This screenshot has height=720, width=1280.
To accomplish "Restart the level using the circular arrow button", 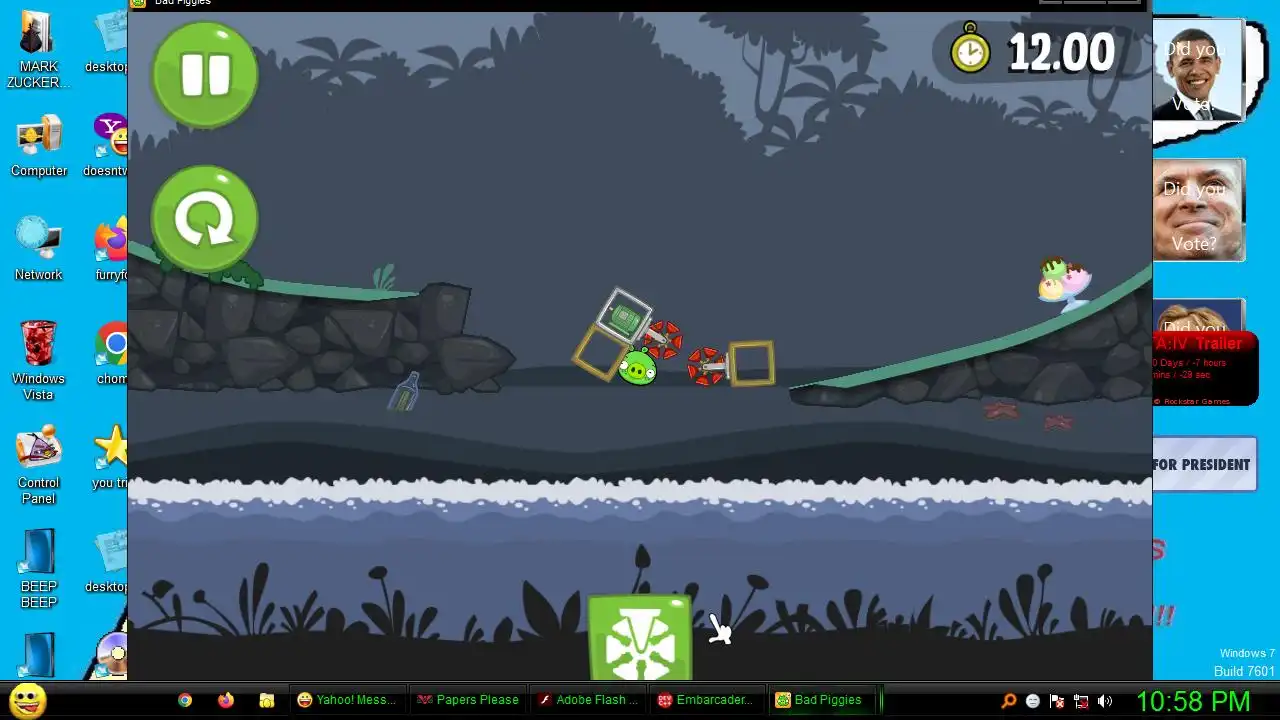I will click(x=205, y=219).
